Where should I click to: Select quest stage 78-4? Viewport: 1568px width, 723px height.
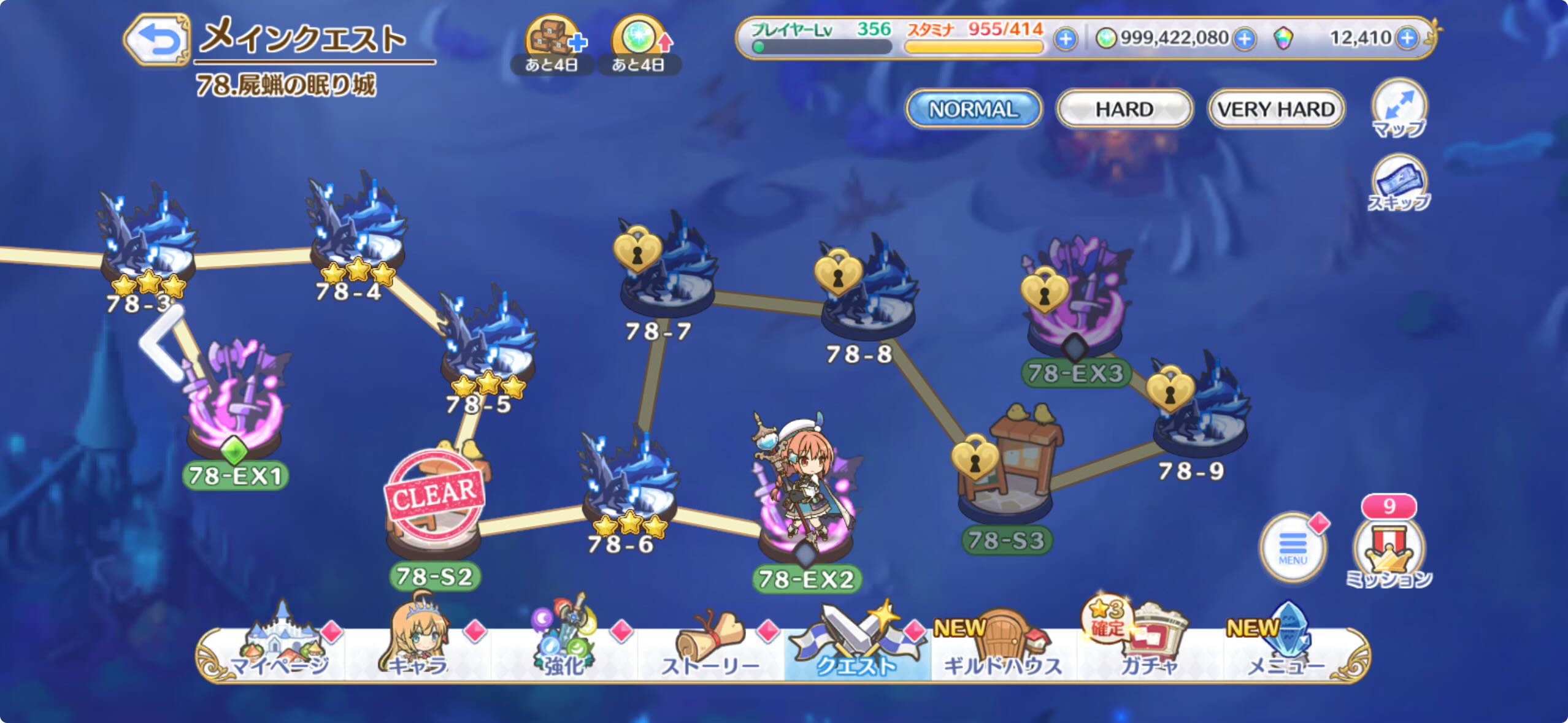(356, 233)
